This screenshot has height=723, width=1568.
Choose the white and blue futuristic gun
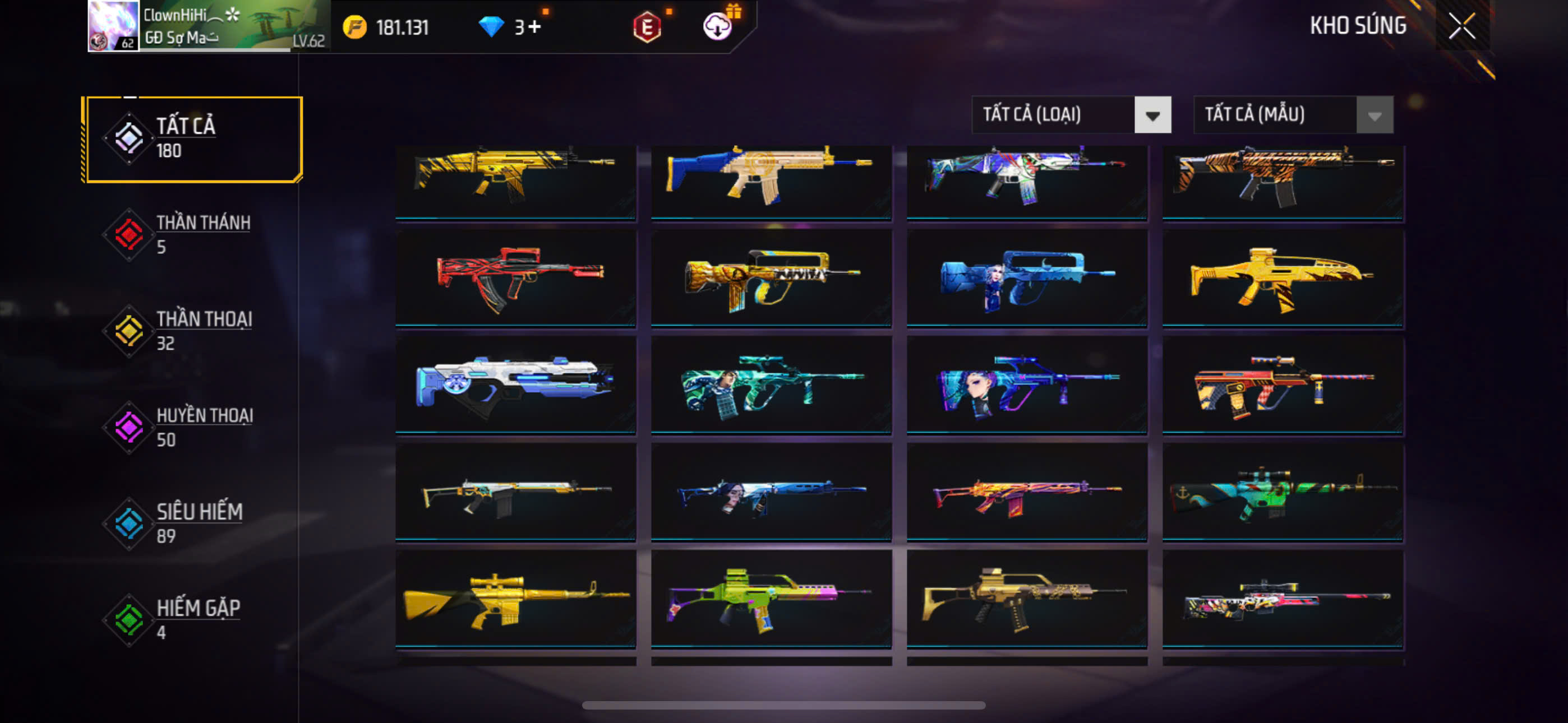[x=515, y=384]
